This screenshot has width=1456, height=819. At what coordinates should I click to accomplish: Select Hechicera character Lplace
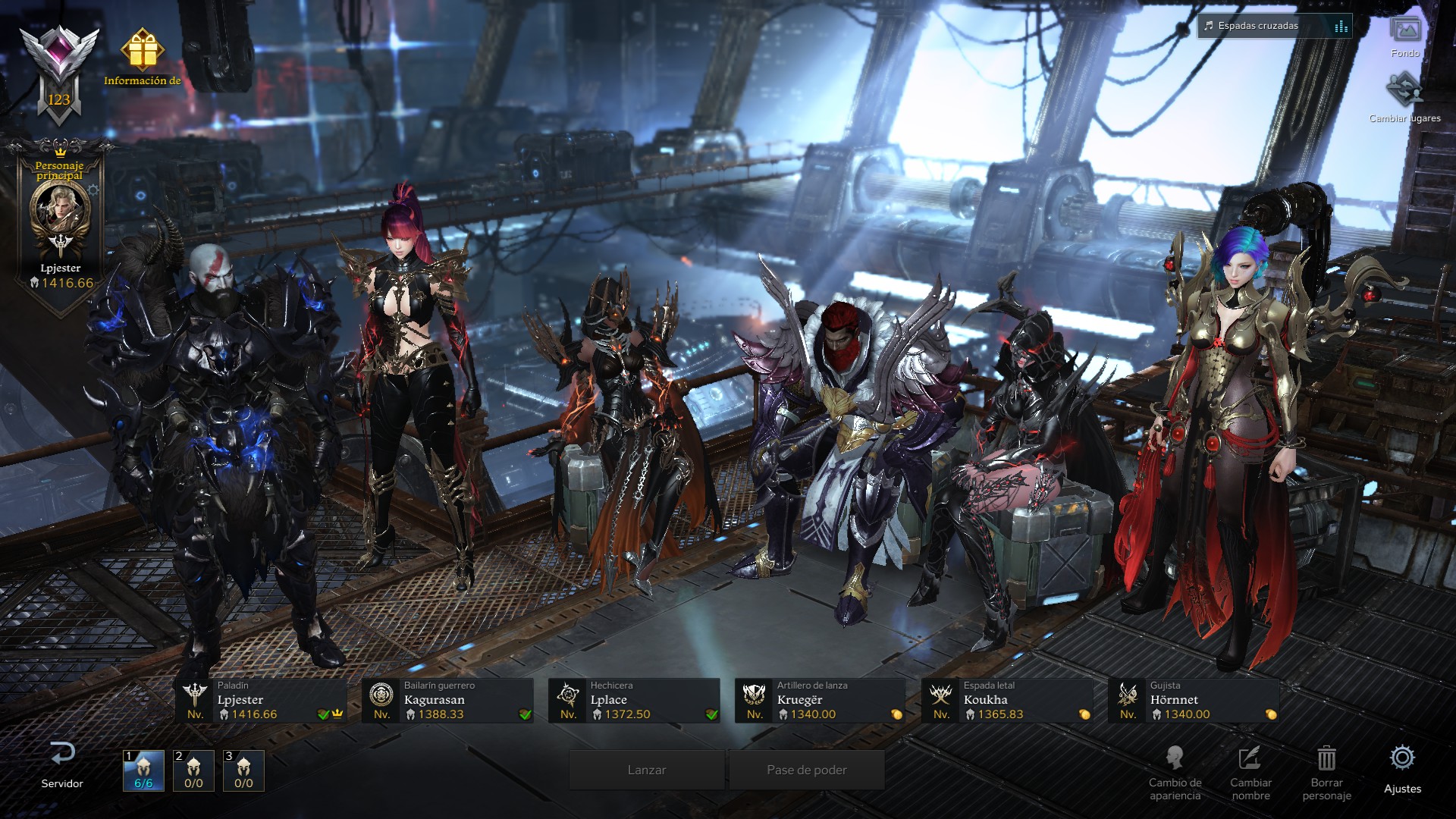coord(634,700)
